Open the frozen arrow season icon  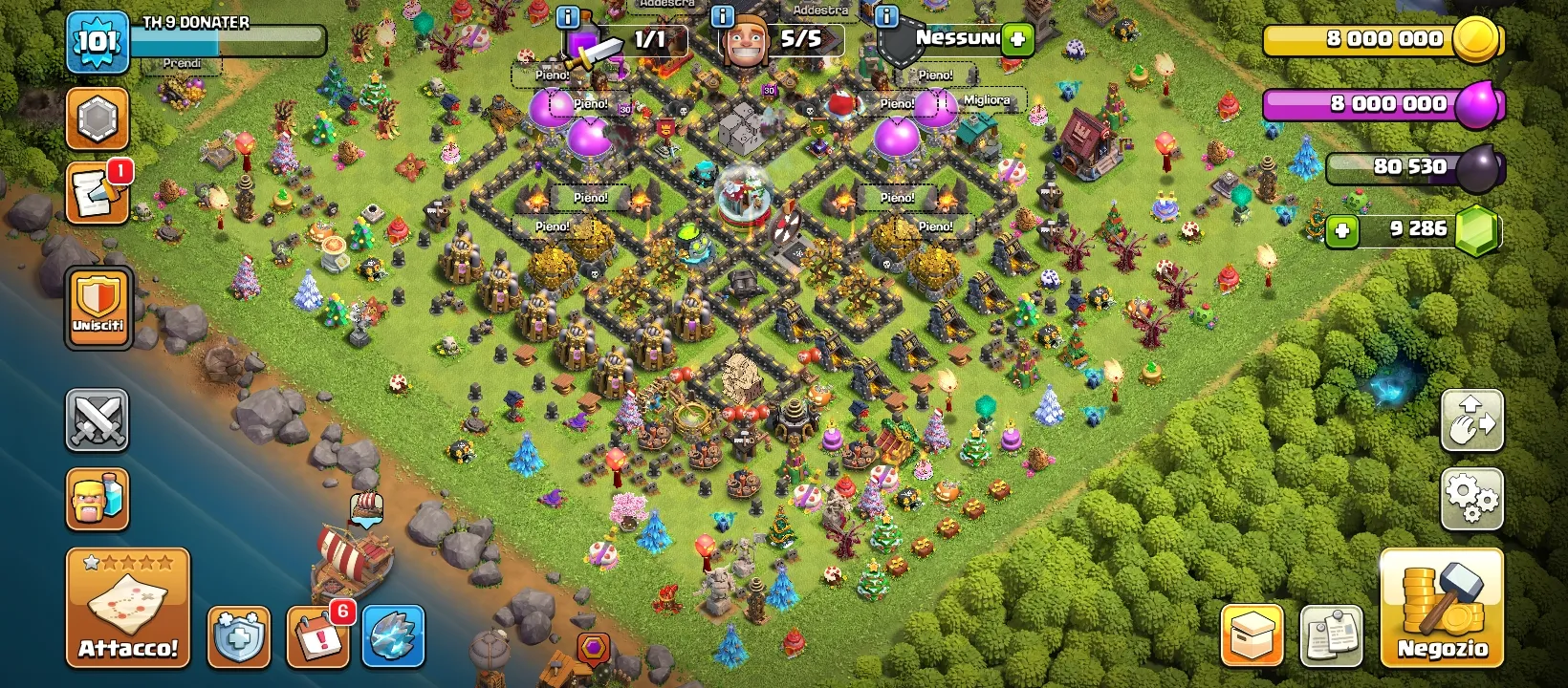pyautogui.click(x=393, y=634)
